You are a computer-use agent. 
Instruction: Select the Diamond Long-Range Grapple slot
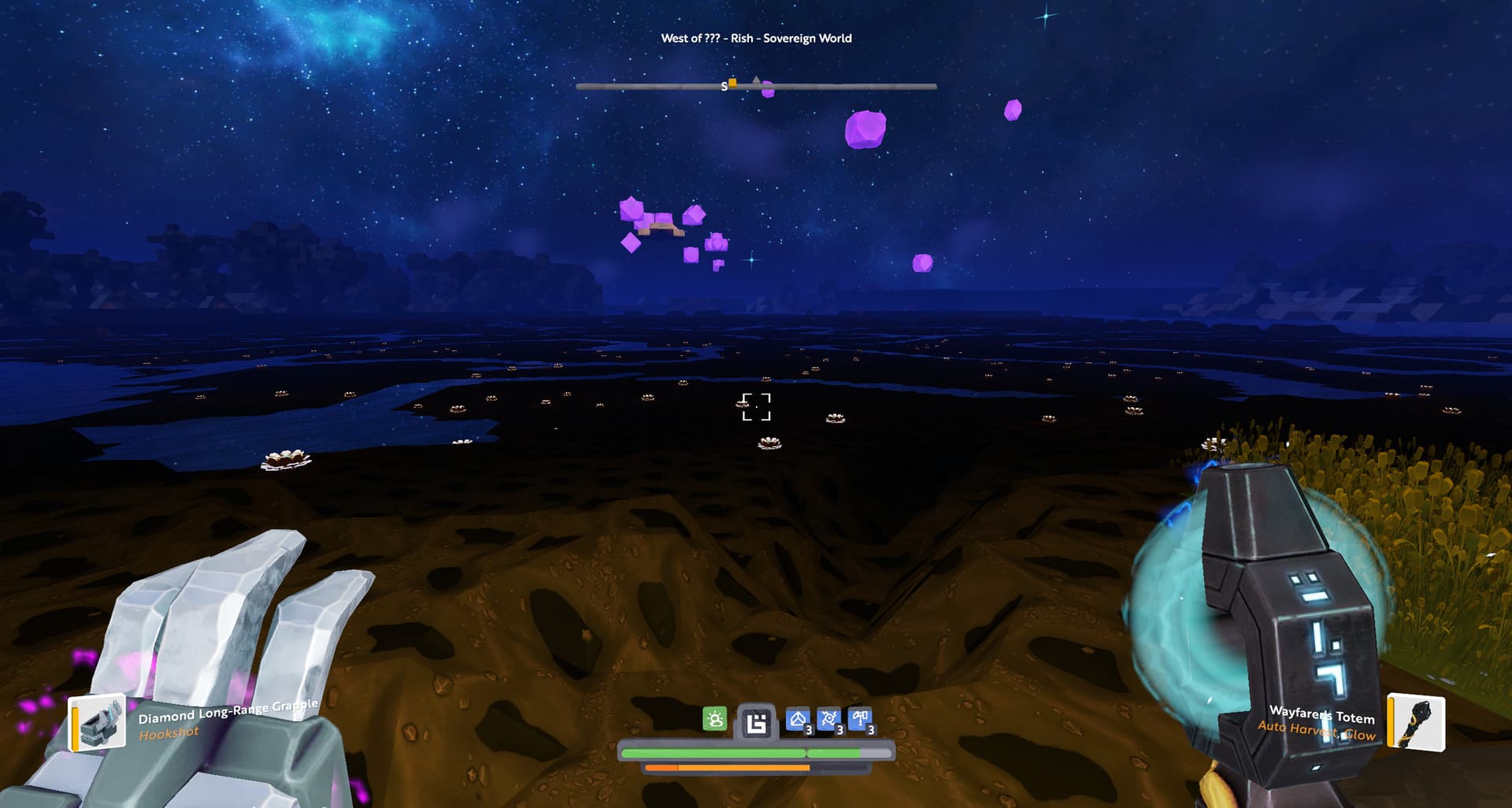(98, 723)
